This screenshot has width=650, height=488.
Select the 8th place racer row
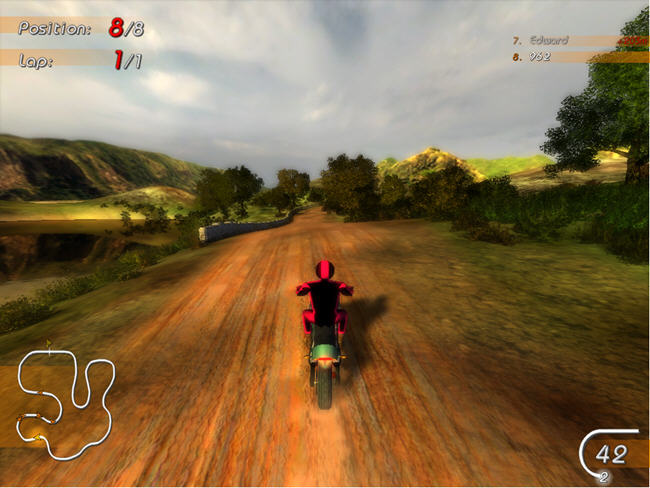[x=565, y=57]
